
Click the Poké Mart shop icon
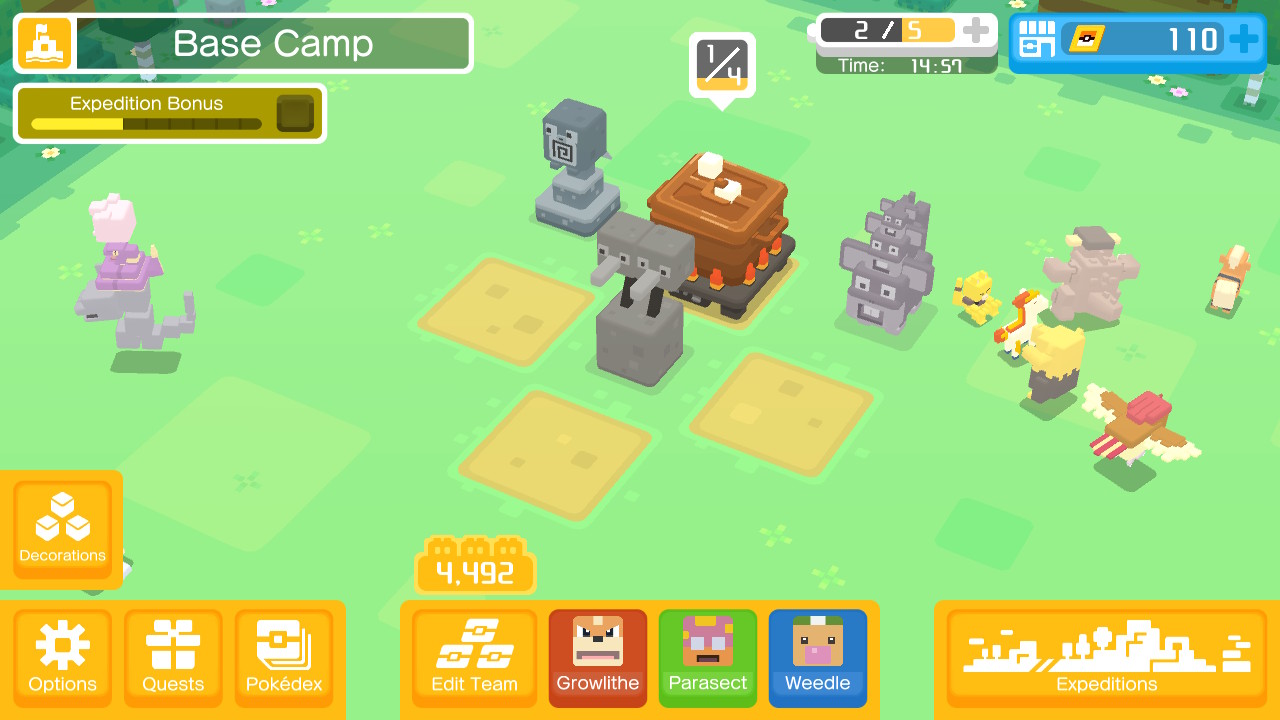[1037, 40]
